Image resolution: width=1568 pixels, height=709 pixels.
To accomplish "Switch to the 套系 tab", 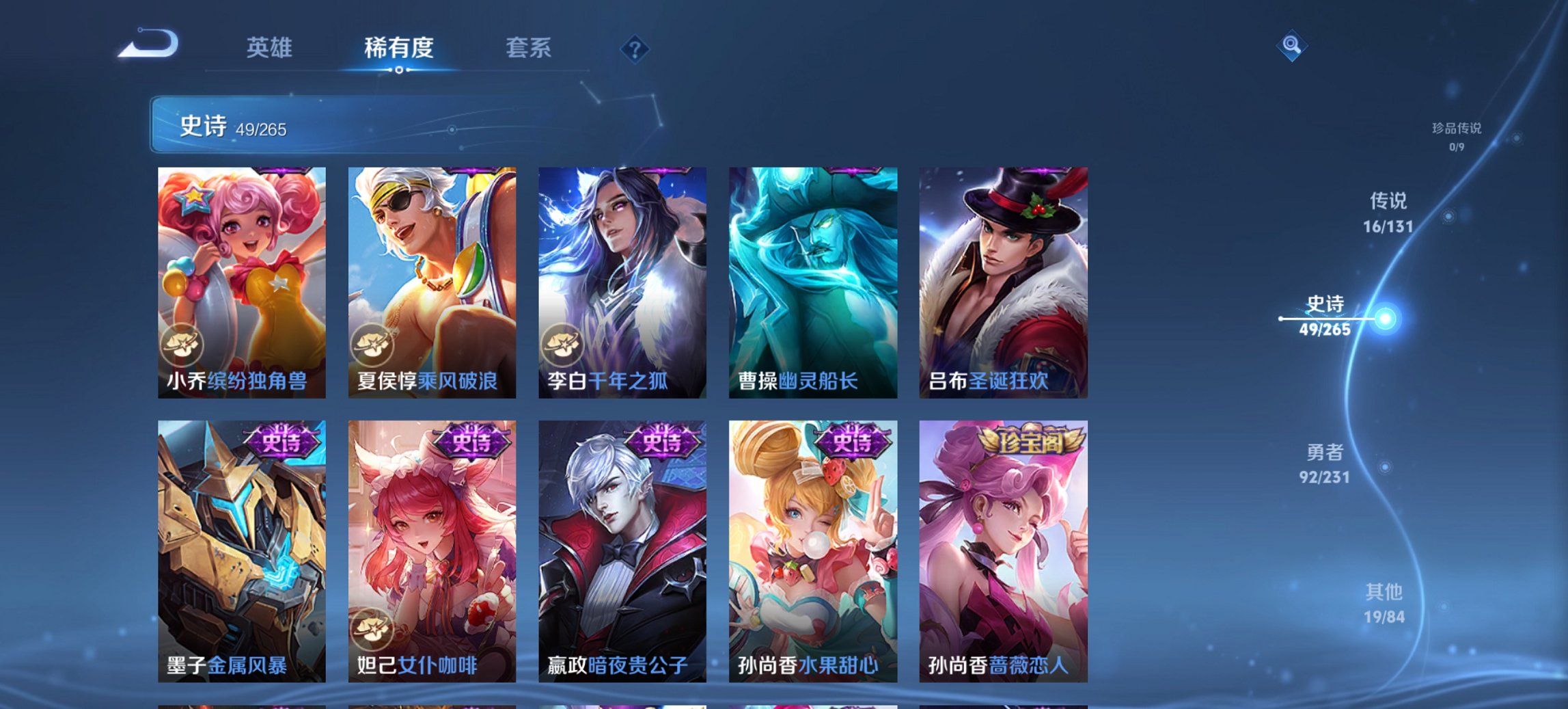I will pos(527,48).
